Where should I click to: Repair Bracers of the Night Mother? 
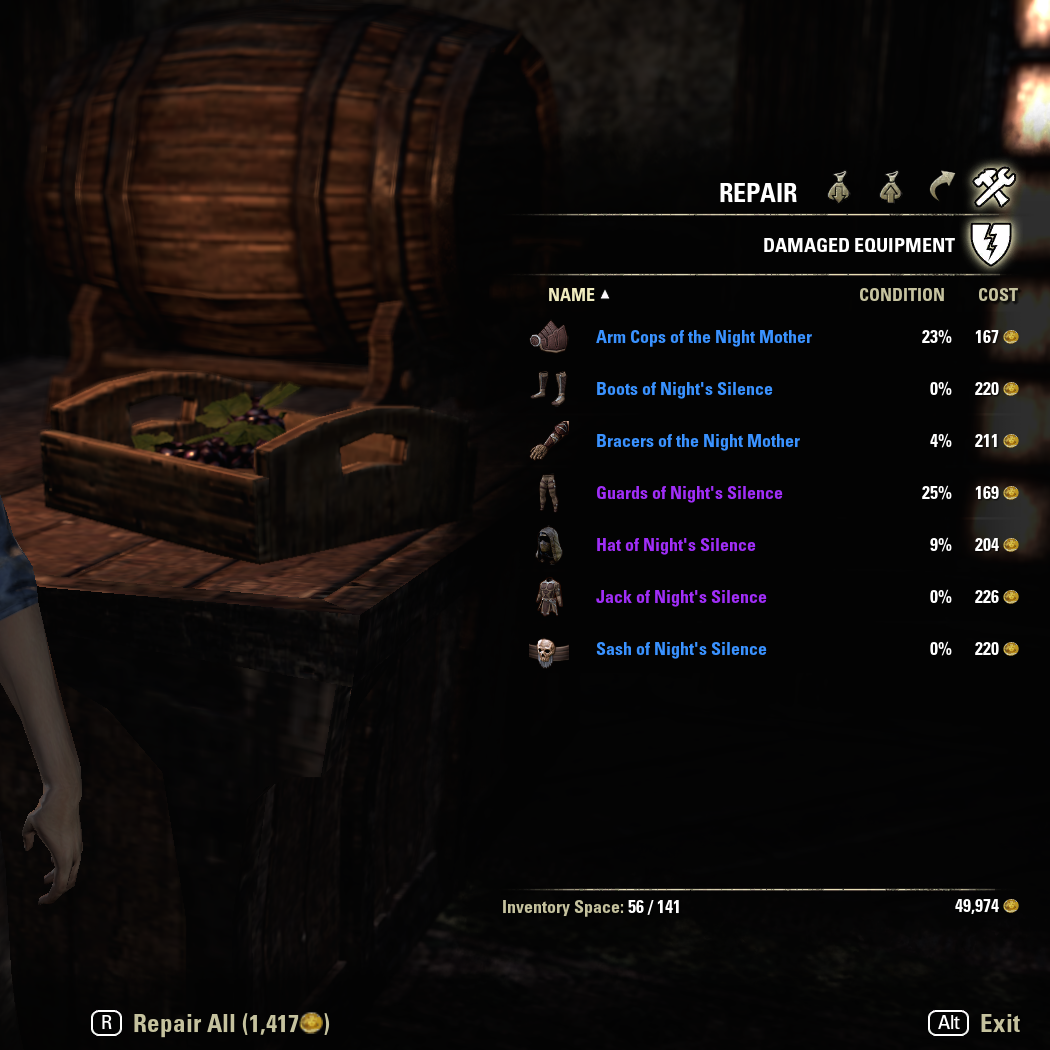(698, 441)
